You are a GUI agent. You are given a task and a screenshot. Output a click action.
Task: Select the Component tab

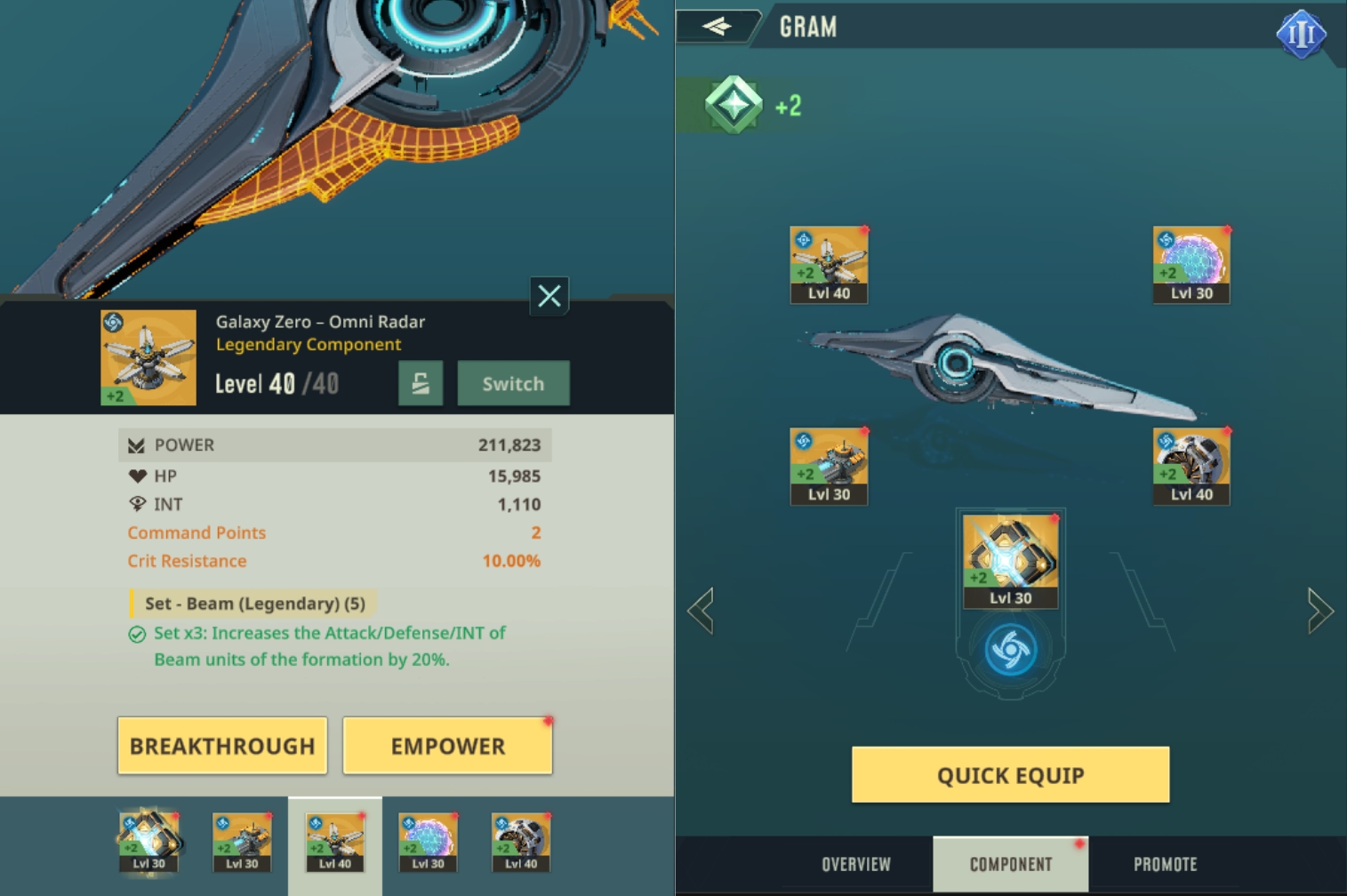1010,864
